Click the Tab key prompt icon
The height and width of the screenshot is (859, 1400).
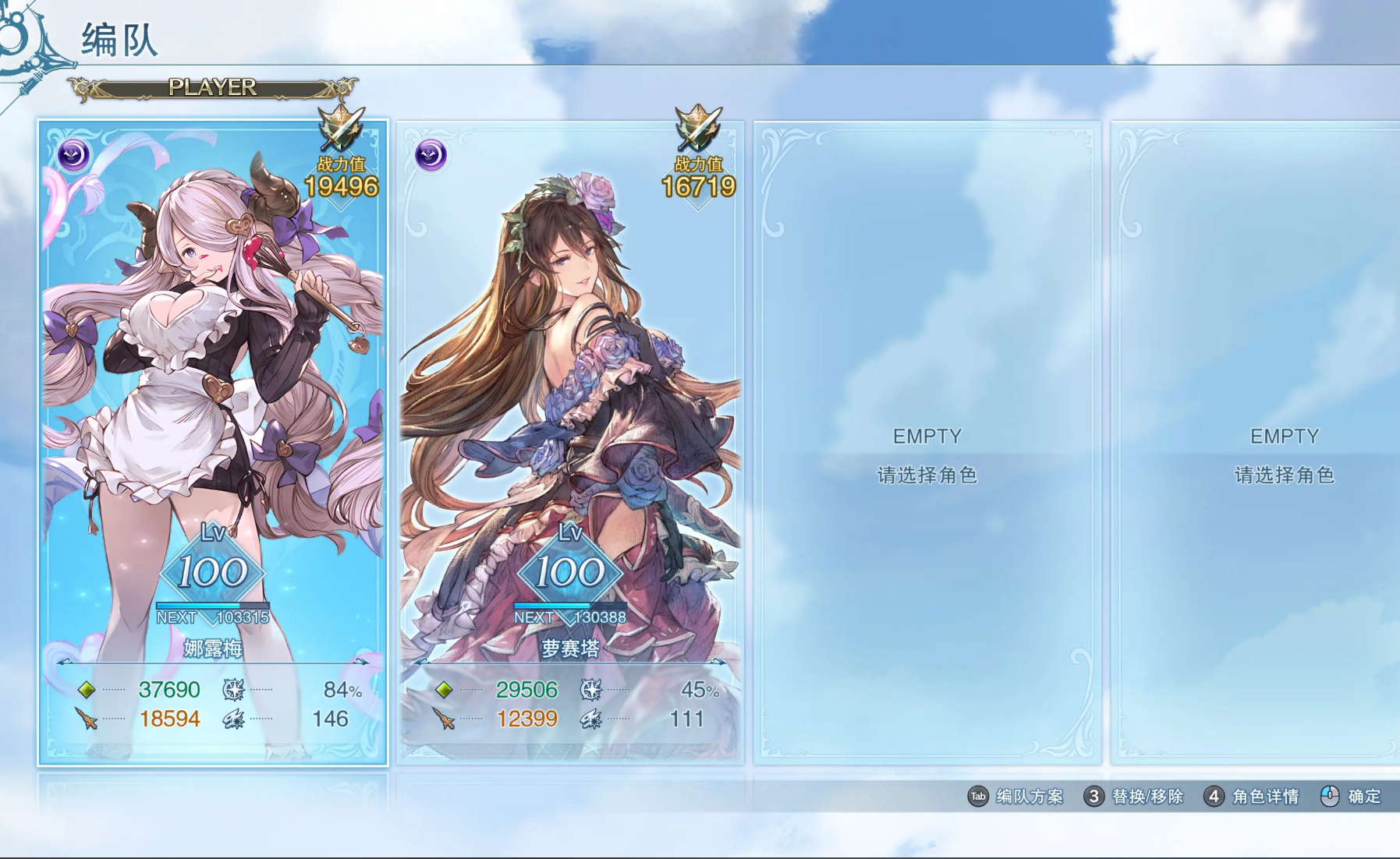coord(978,797)
